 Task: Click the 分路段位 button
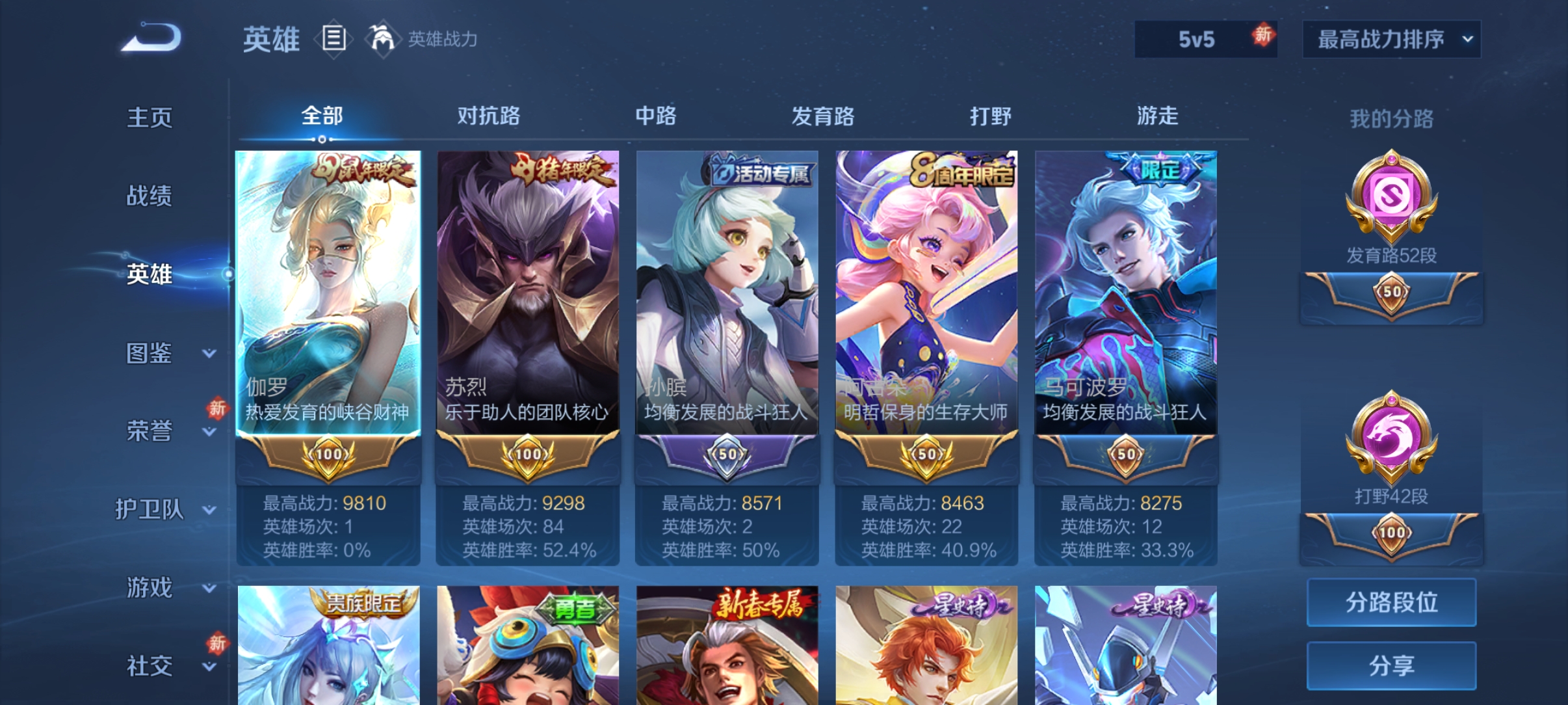coord(1391,602)
